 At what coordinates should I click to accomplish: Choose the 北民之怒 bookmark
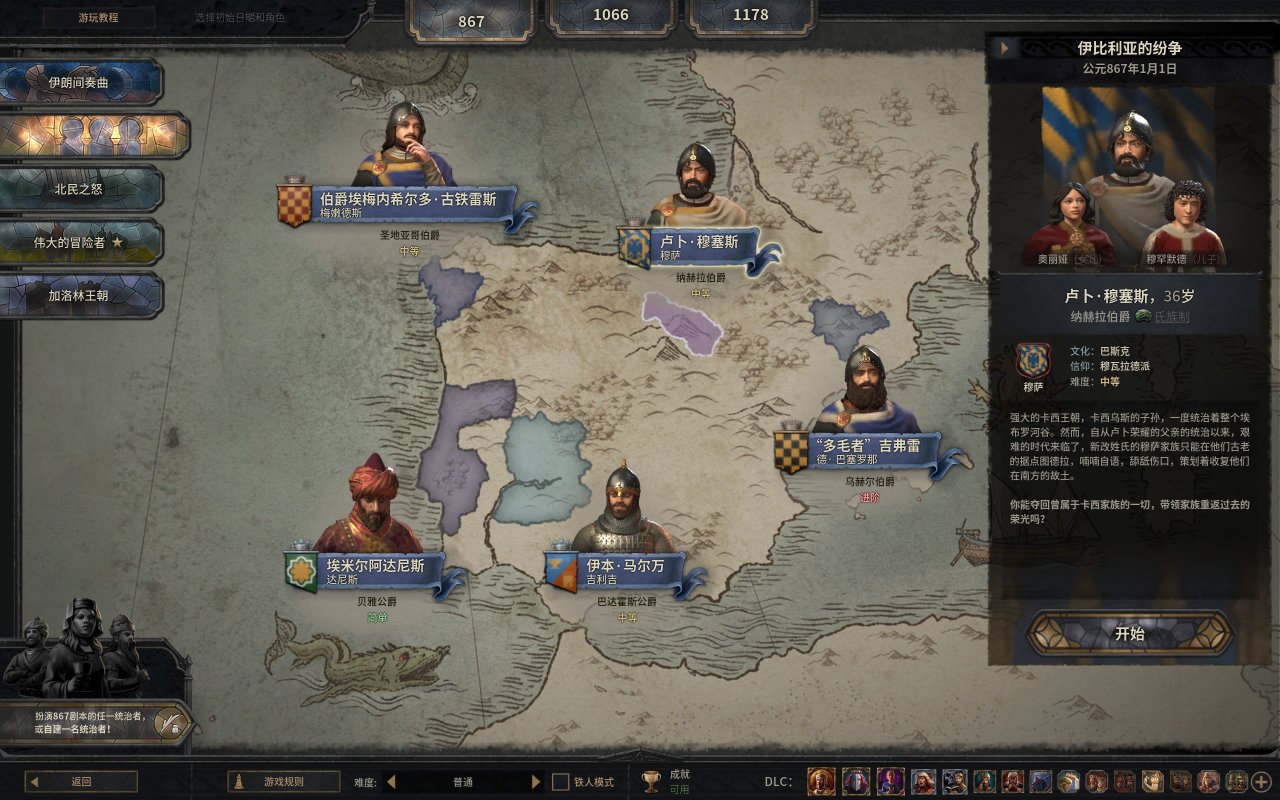tap(80, 188)
